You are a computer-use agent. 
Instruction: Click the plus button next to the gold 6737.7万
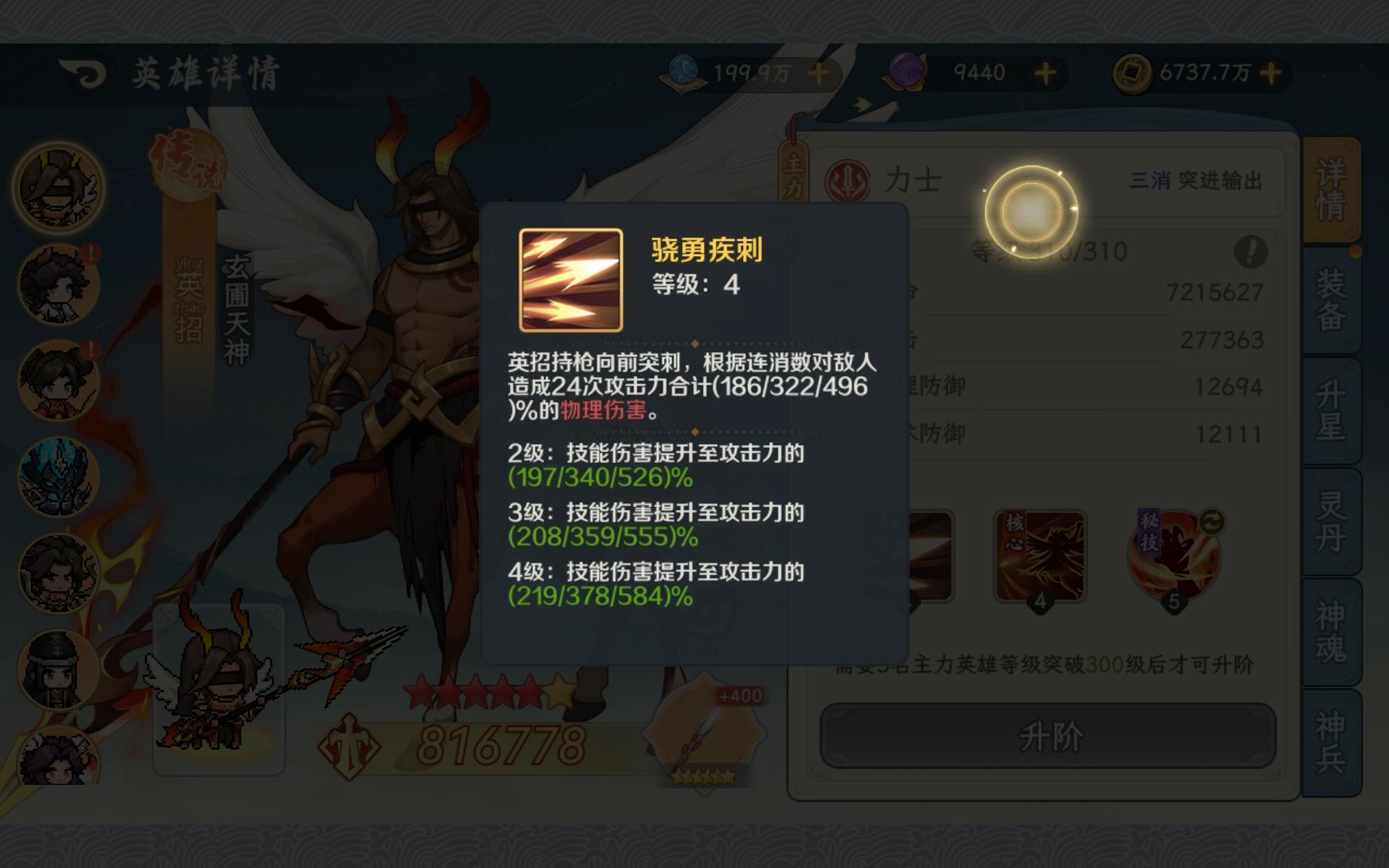tap(1271, 72)
